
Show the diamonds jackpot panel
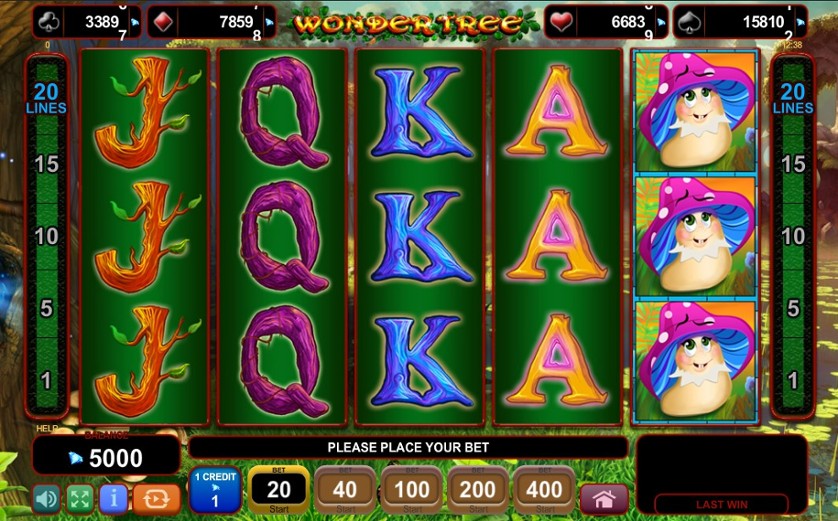(x=212, y=22)
